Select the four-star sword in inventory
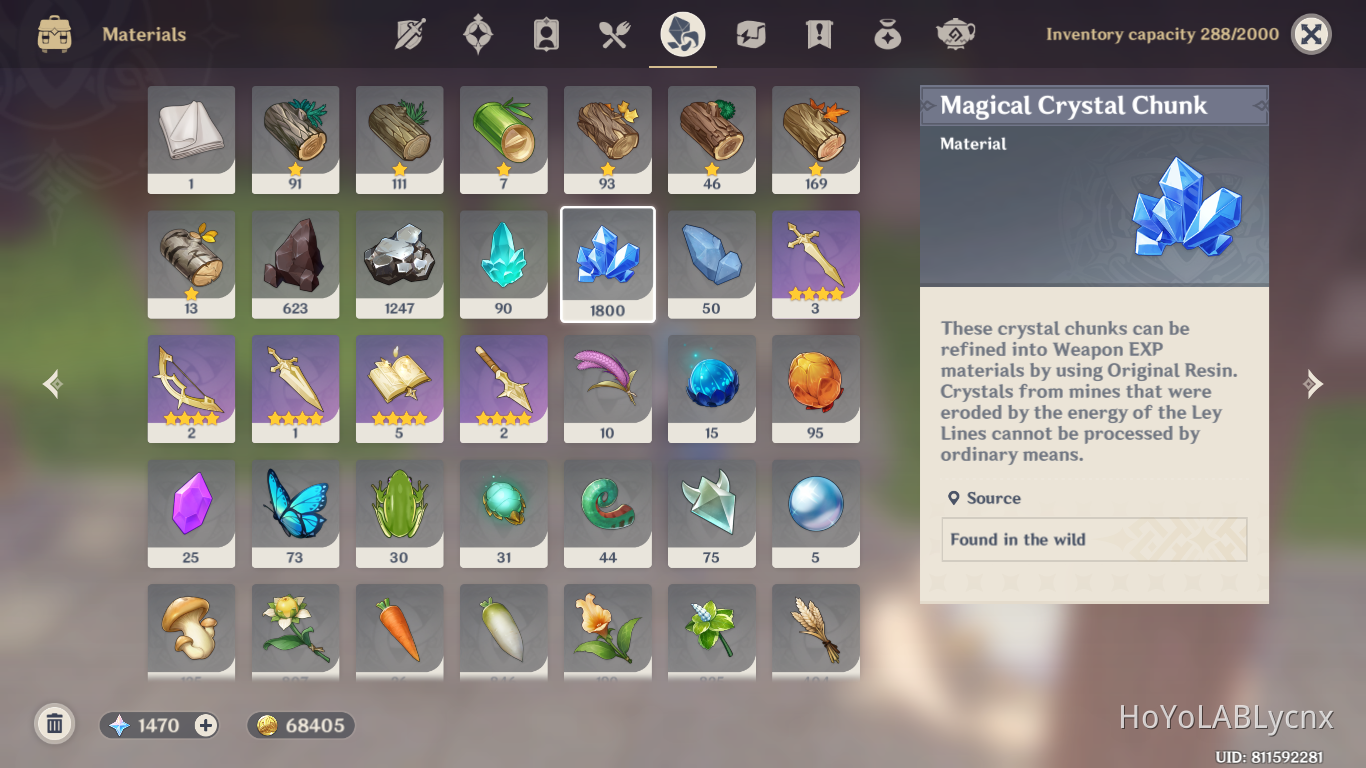1366x768 pixels. 815,263
